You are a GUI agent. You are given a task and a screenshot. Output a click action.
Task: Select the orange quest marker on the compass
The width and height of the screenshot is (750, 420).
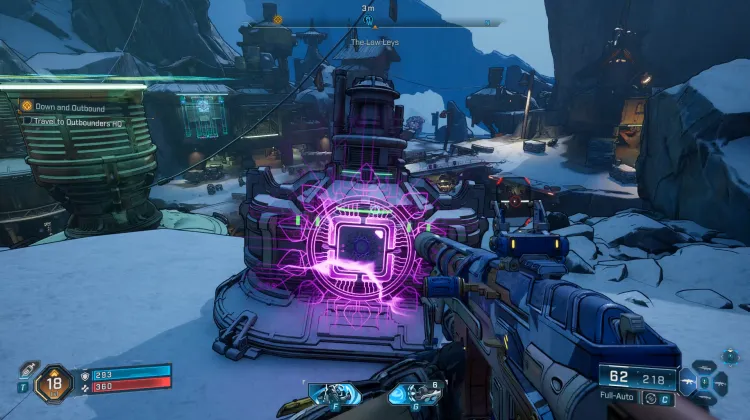[278, 19]
